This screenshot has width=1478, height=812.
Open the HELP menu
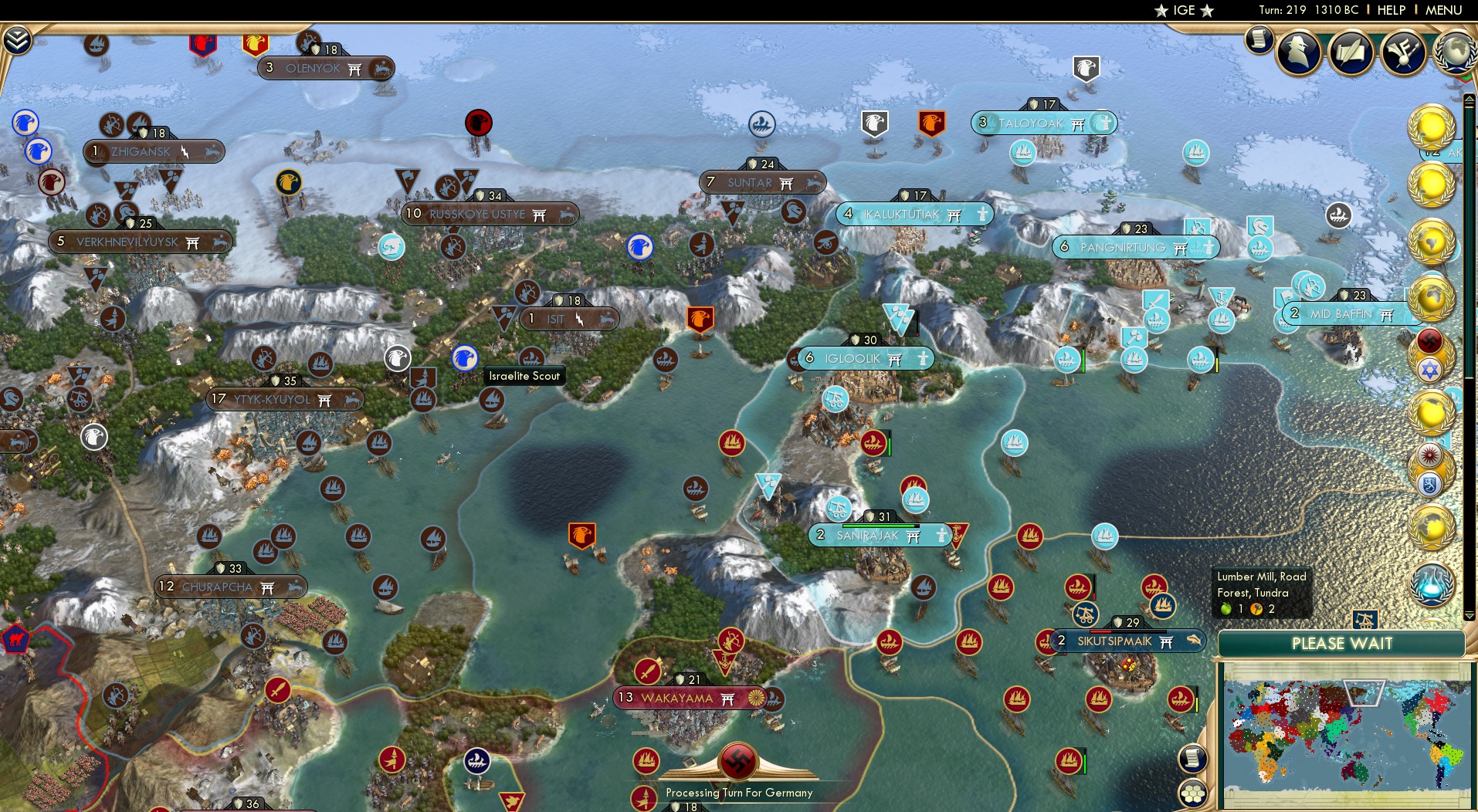1391,11
